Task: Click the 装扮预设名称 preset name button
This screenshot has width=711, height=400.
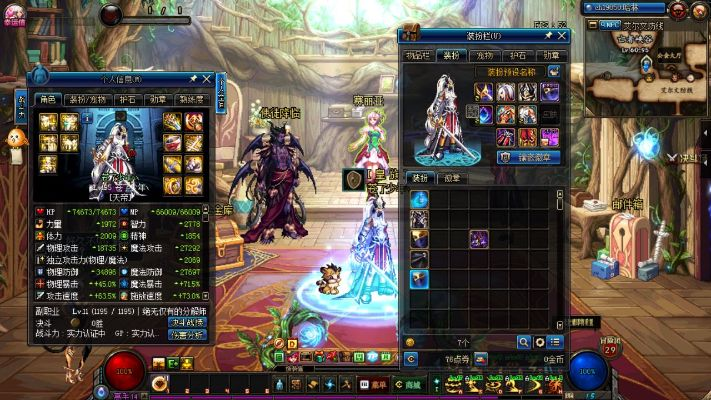Action: point(510,72)
